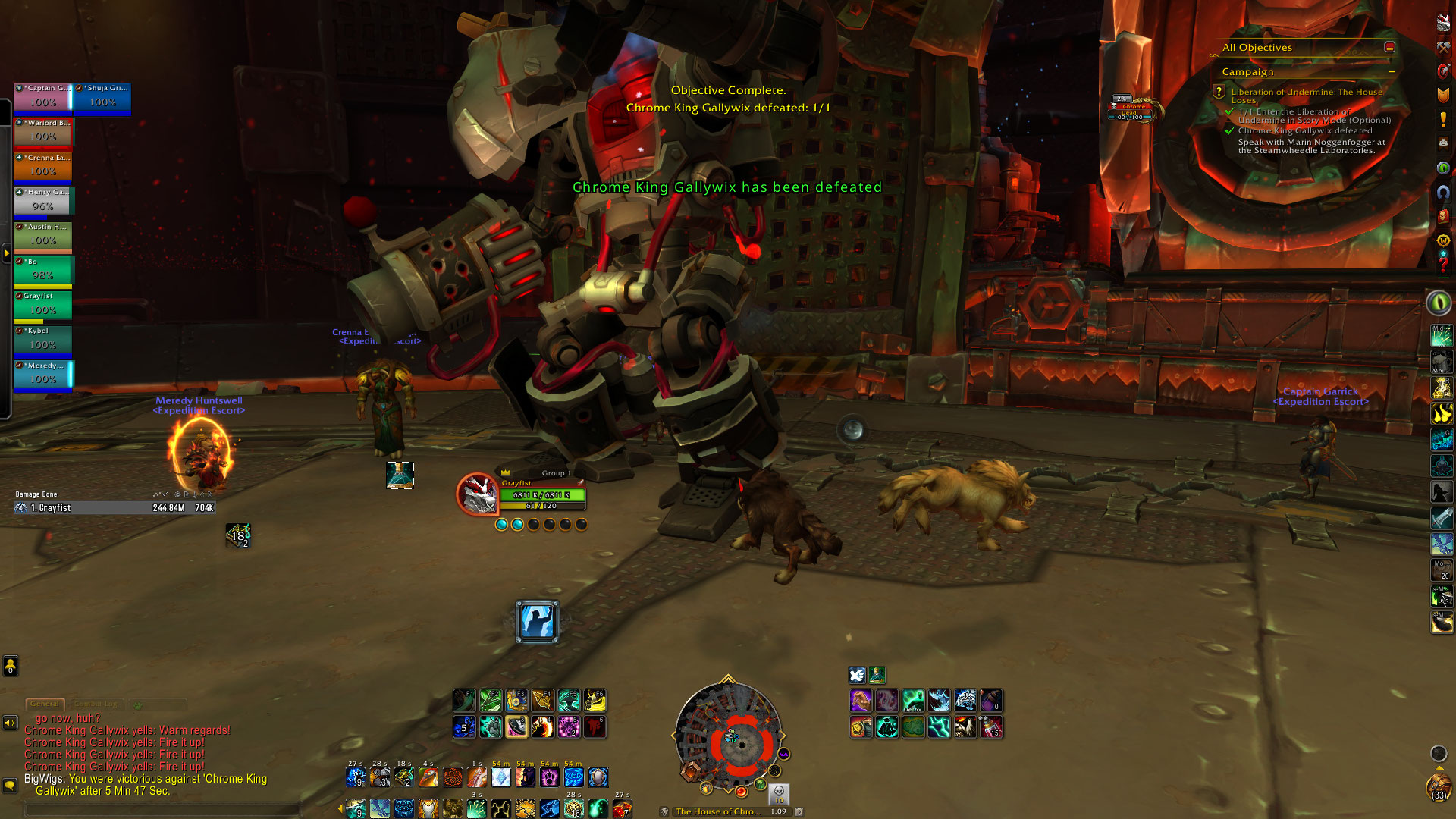Switch to the Combat Log tab

(x=96, y=704)
